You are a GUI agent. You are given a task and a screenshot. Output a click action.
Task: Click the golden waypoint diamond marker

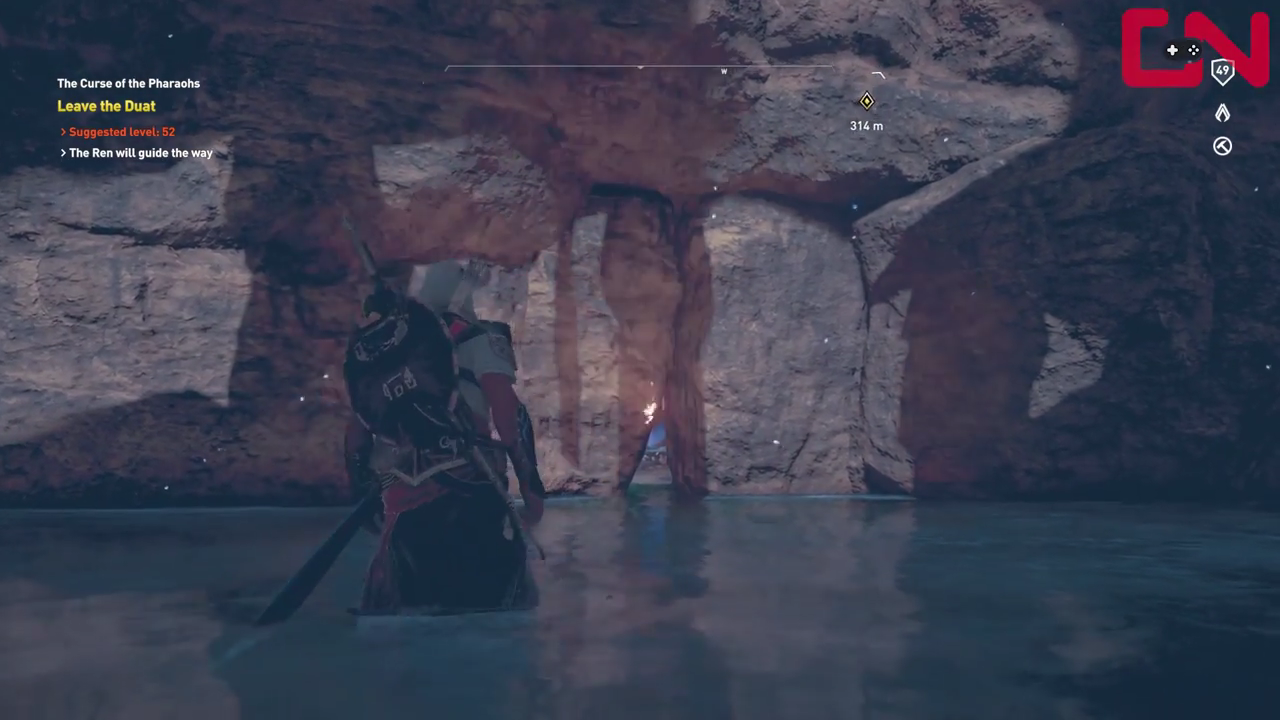coord(866,100)
